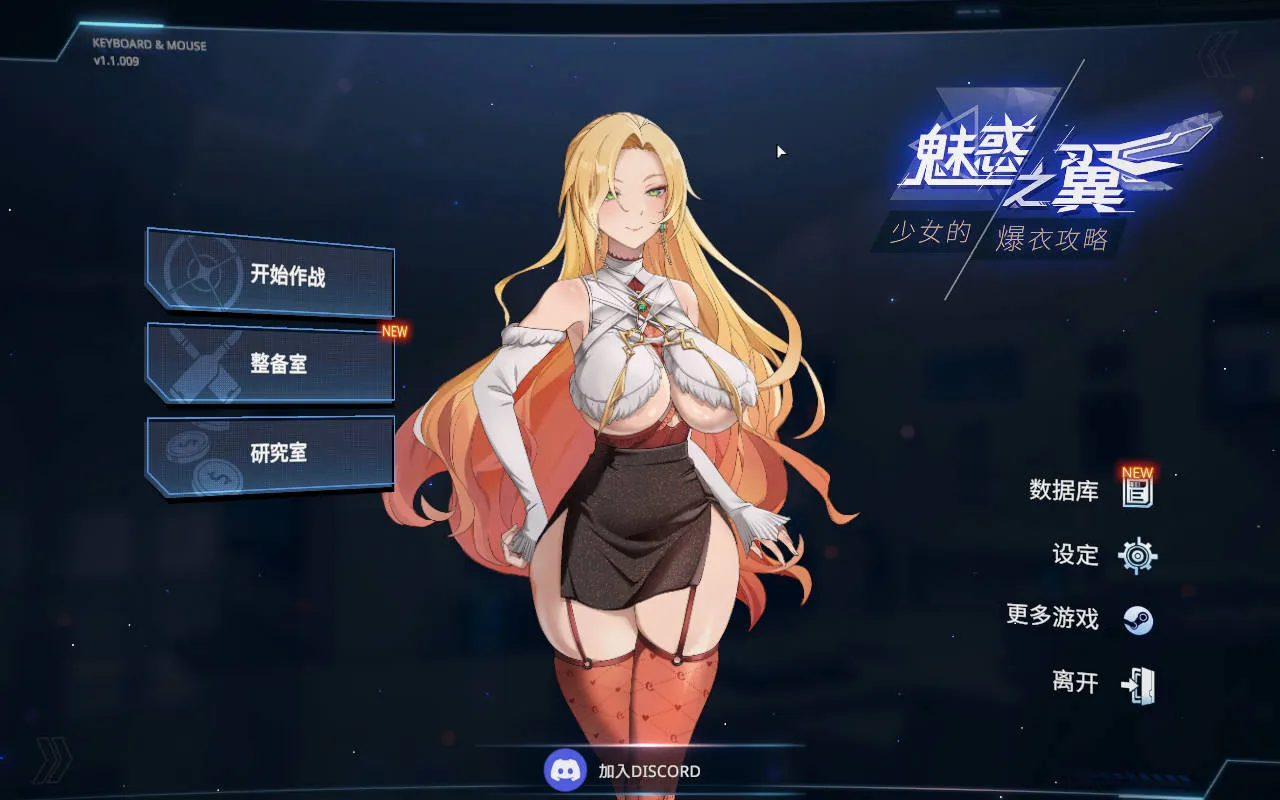Select the Steam icon next to 更多游戏
Viewport: 1280px width, 800px height.
[1138, 619]
